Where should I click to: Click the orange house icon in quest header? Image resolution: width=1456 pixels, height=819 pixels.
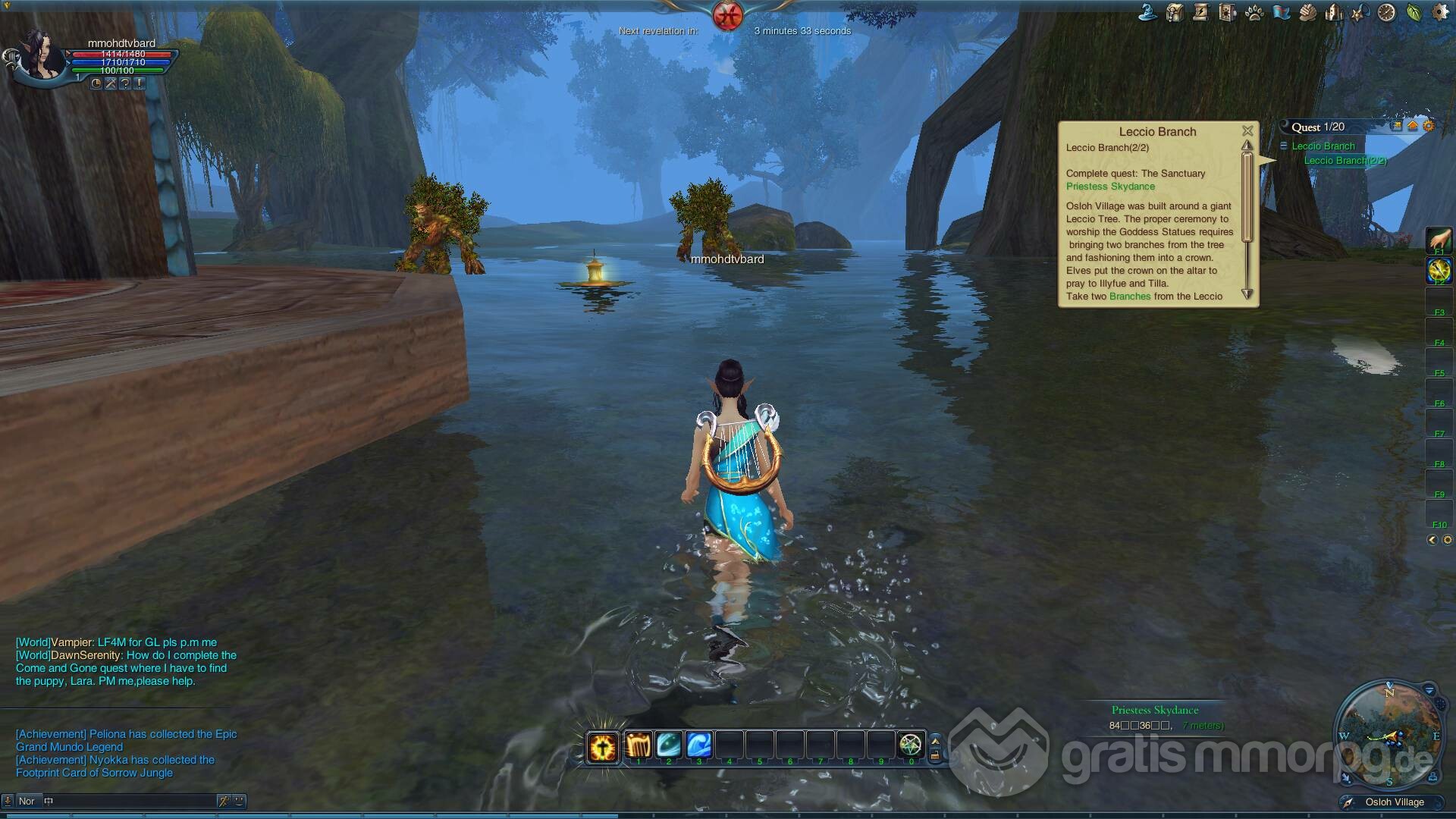click(x=1413, y=127)
